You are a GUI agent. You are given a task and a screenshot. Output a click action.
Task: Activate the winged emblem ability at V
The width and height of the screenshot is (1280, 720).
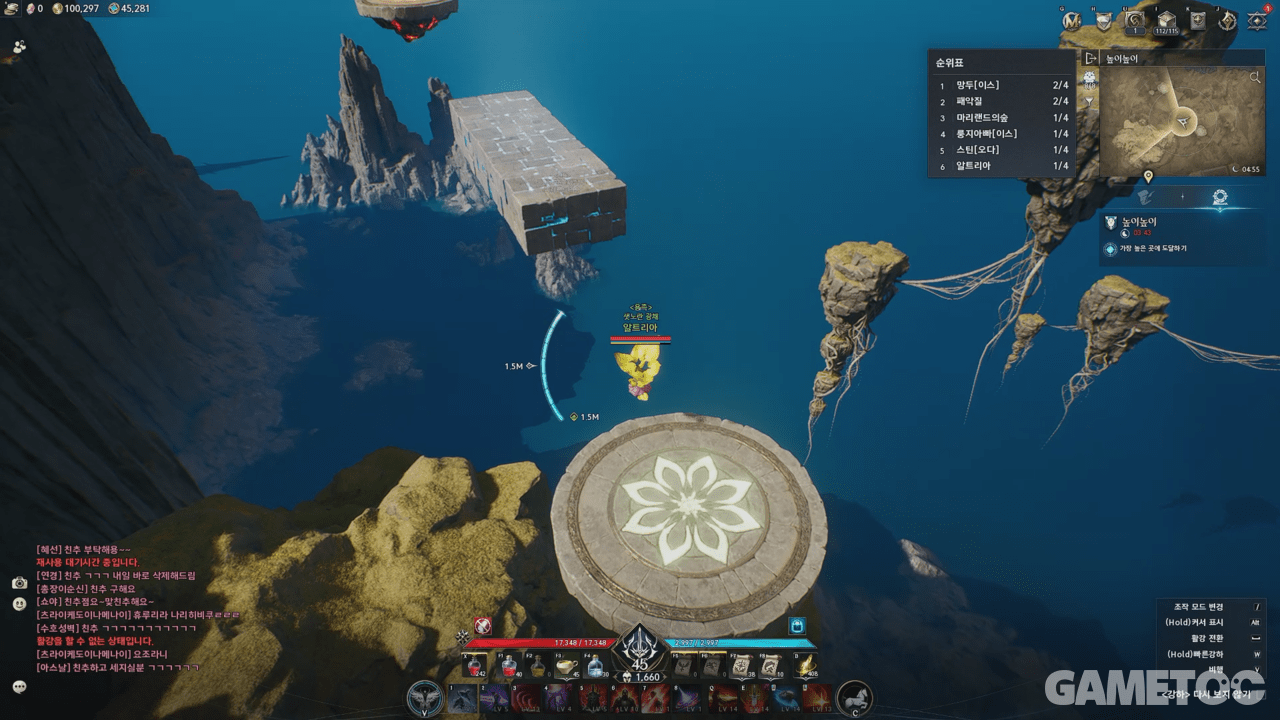pyautogui.click(x=426, y=697)
